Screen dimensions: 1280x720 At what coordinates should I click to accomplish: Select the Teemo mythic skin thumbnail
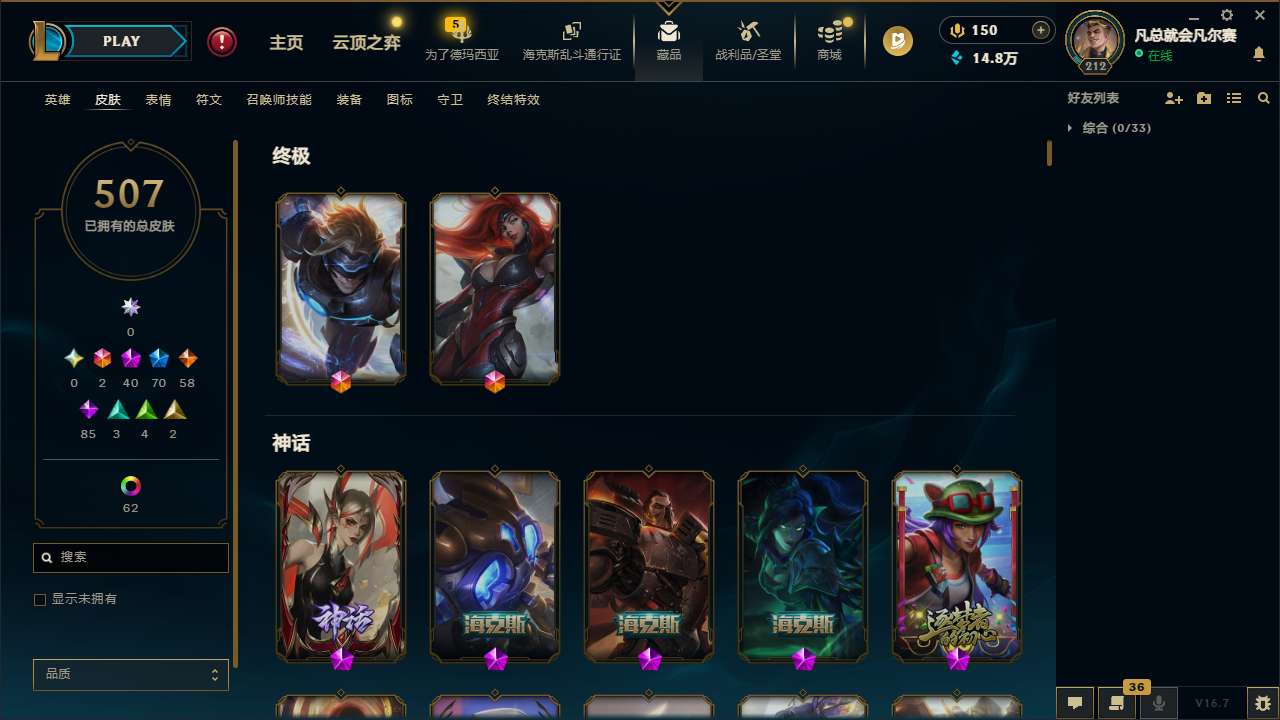click(x=957, y=566)
